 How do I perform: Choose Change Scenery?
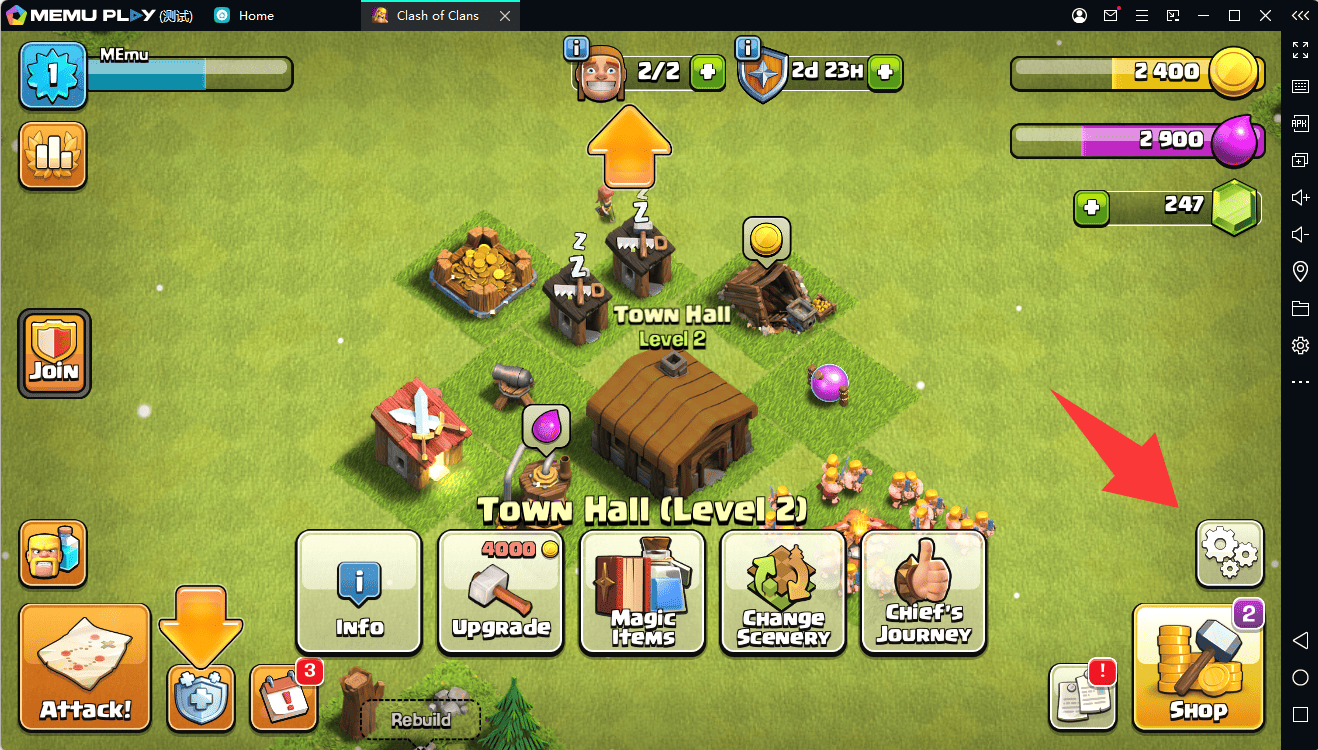point(783,592)
